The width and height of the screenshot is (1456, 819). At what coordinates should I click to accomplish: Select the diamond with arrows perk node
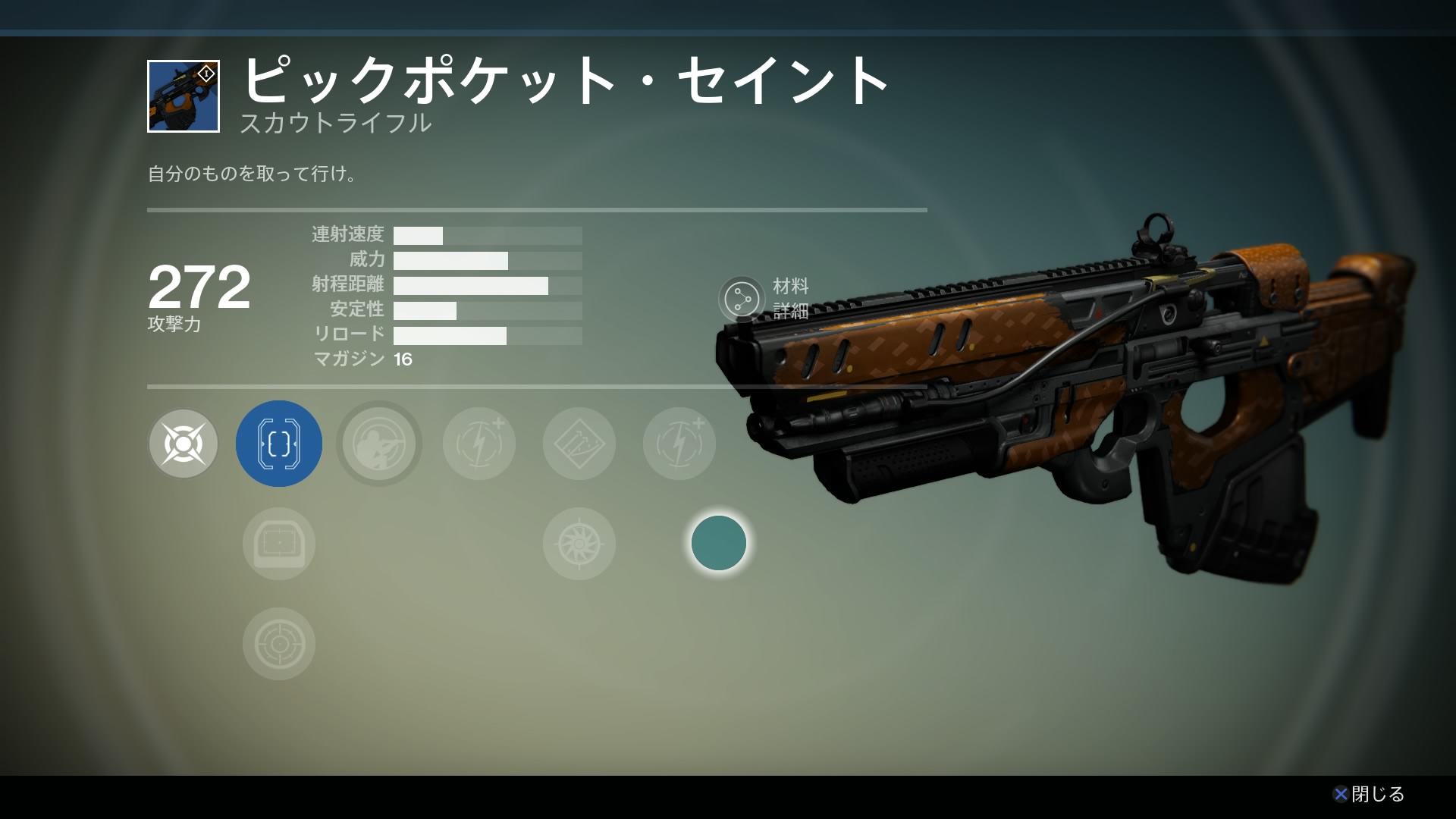pyautogui.click(x=579, y=444)
